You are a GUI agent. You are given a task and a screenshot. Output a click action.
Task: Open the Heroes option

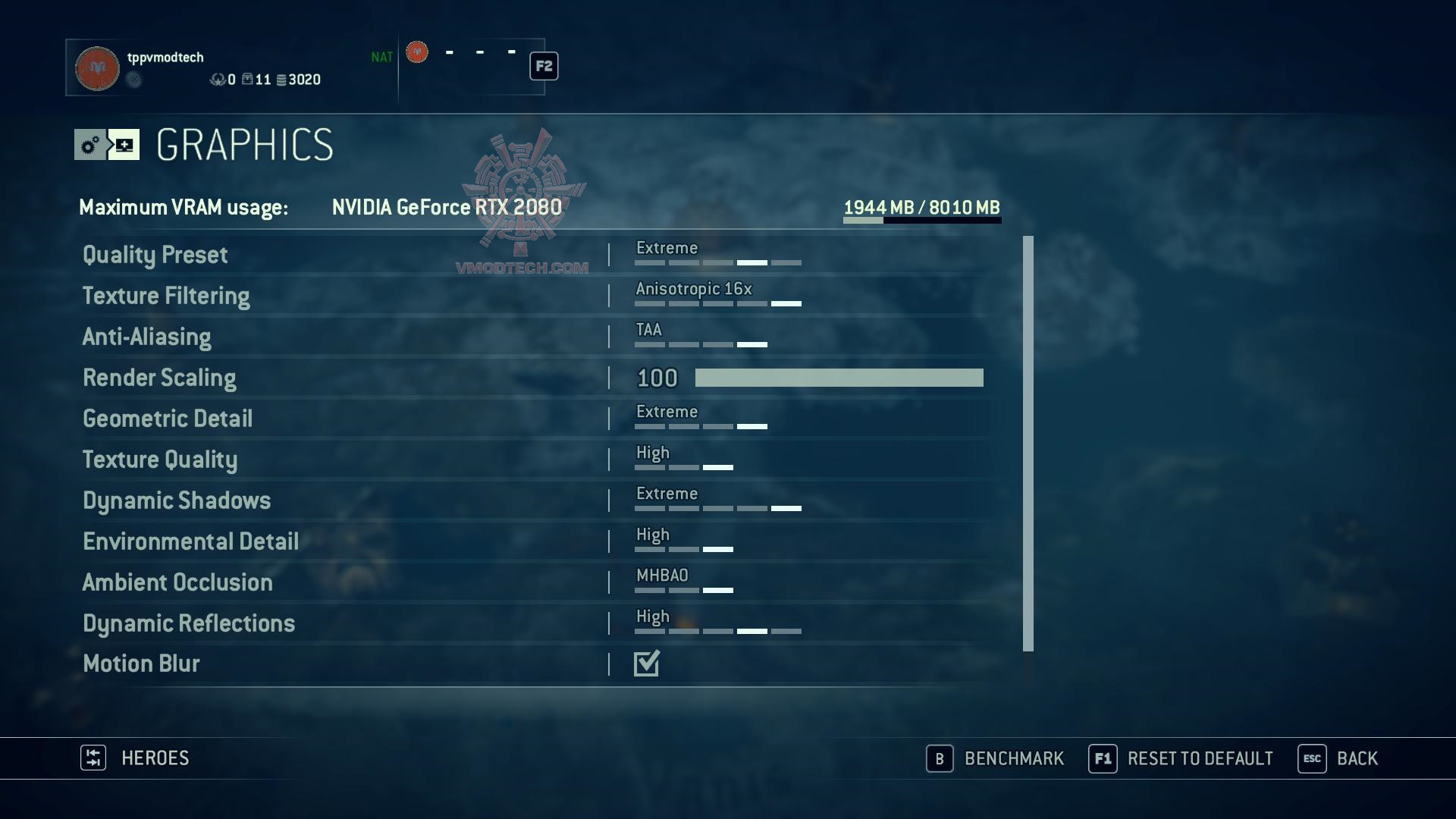pyautogui.click(x=136, y=758)
